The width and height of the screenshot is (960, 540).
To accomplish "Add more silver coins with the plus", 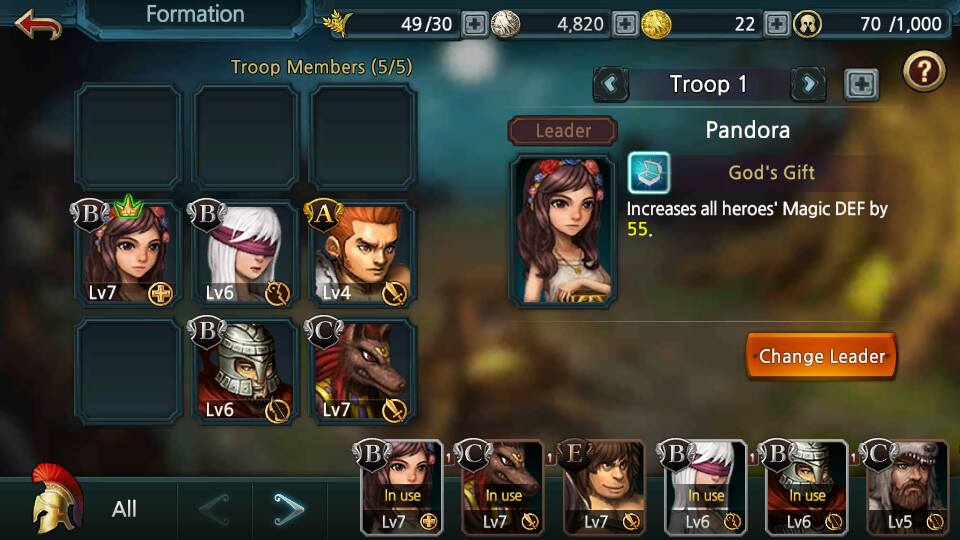I will point(625,24).
